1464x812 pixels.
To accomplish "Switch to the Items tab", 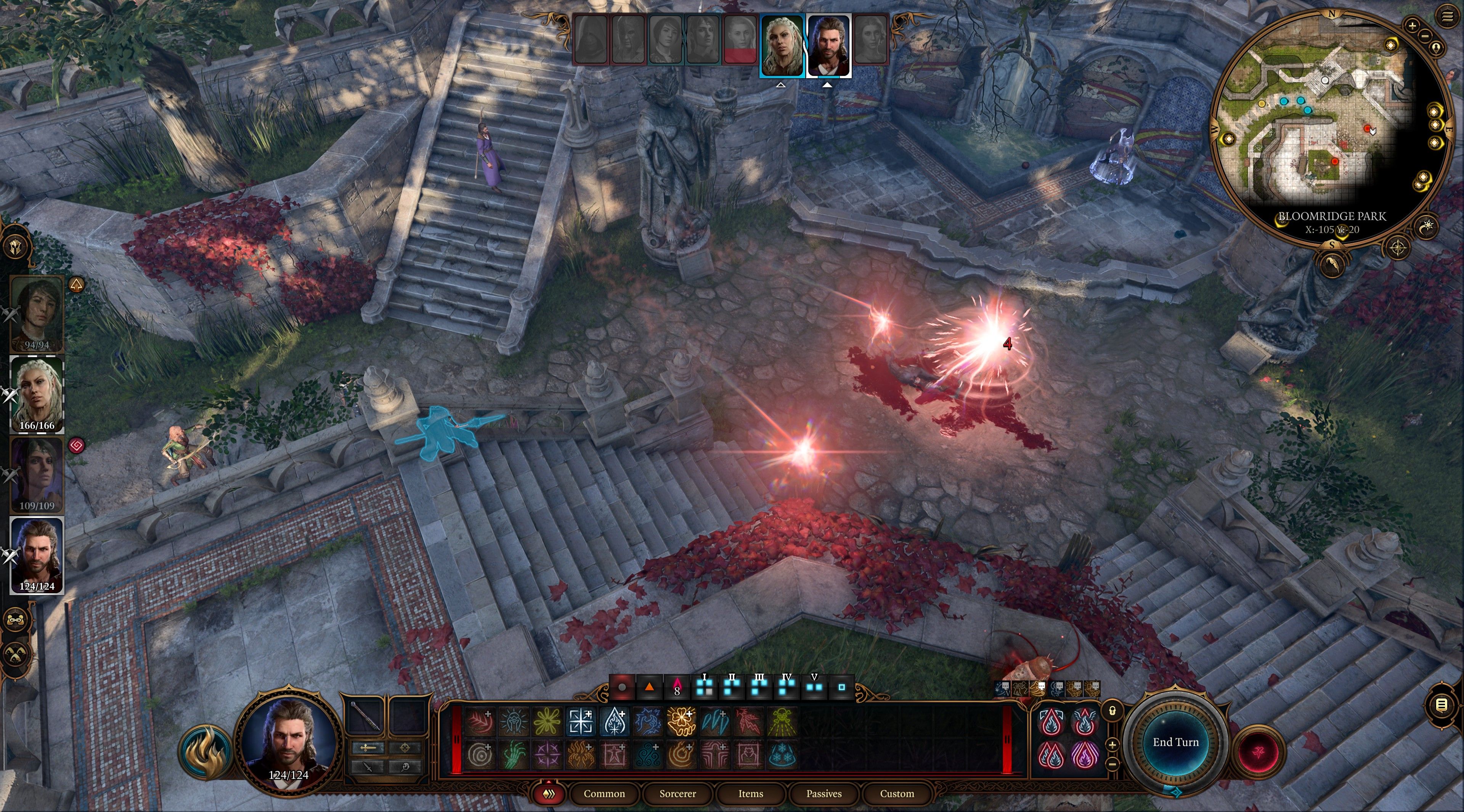I will 750,794.
